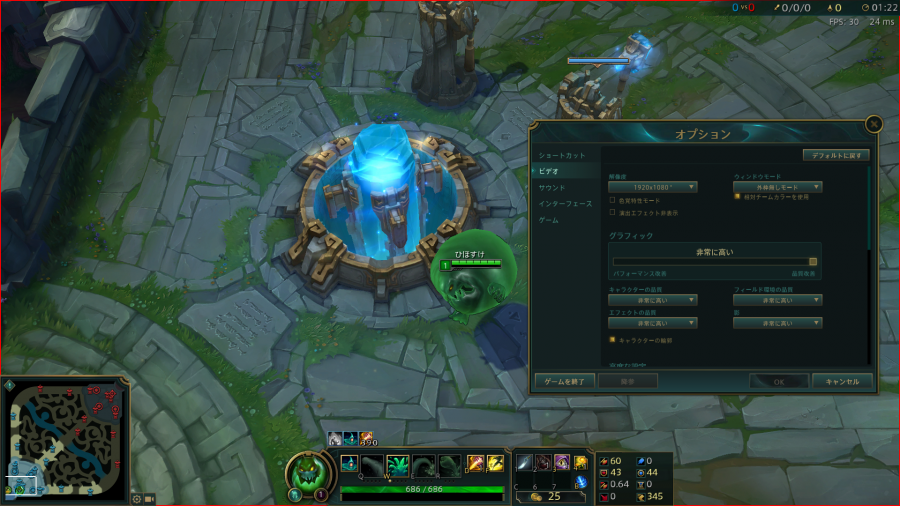Open the 1920x1080 resolution dropdown

(x=652, y=187)
